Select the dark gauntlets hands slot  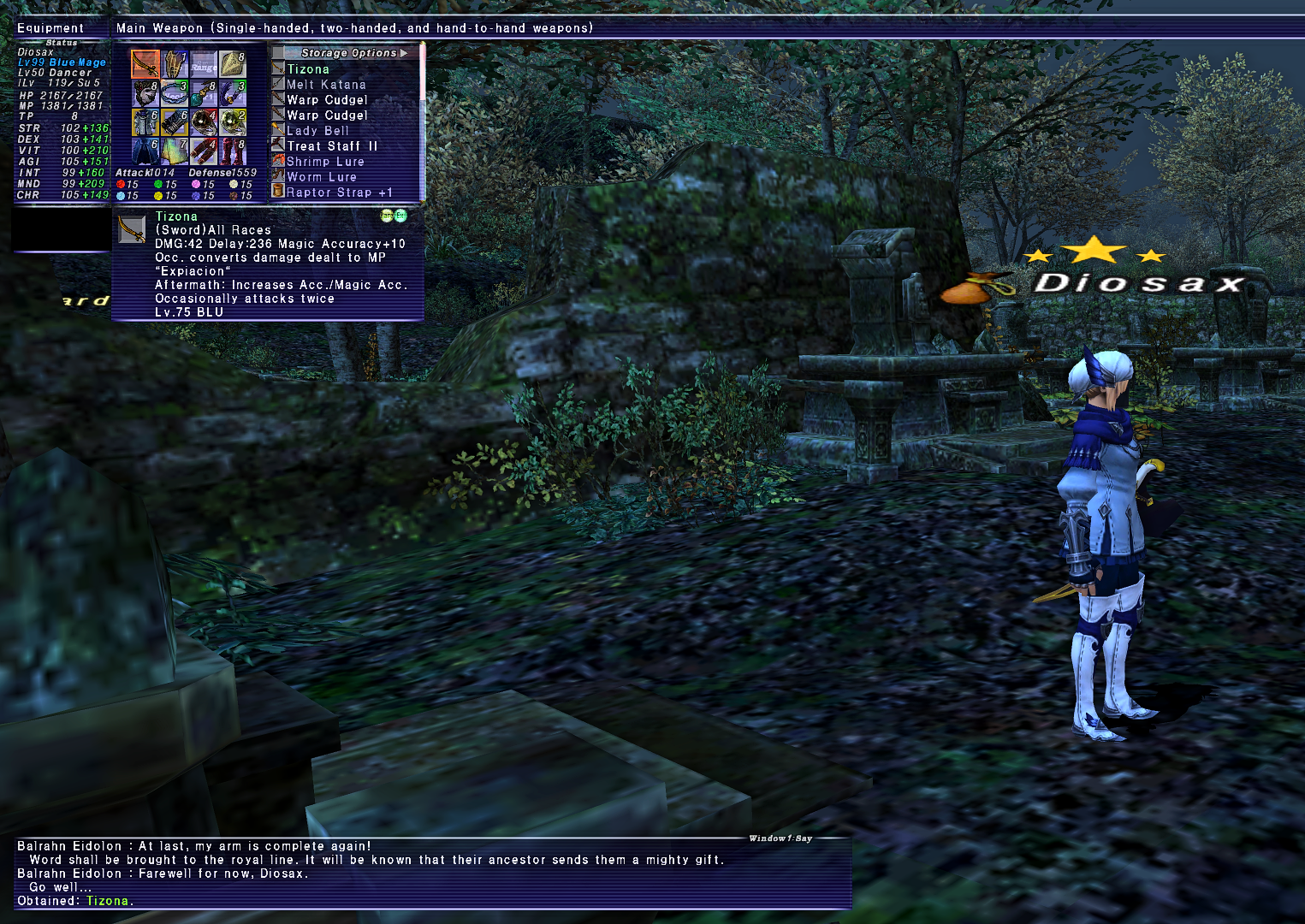pos(175,121)
